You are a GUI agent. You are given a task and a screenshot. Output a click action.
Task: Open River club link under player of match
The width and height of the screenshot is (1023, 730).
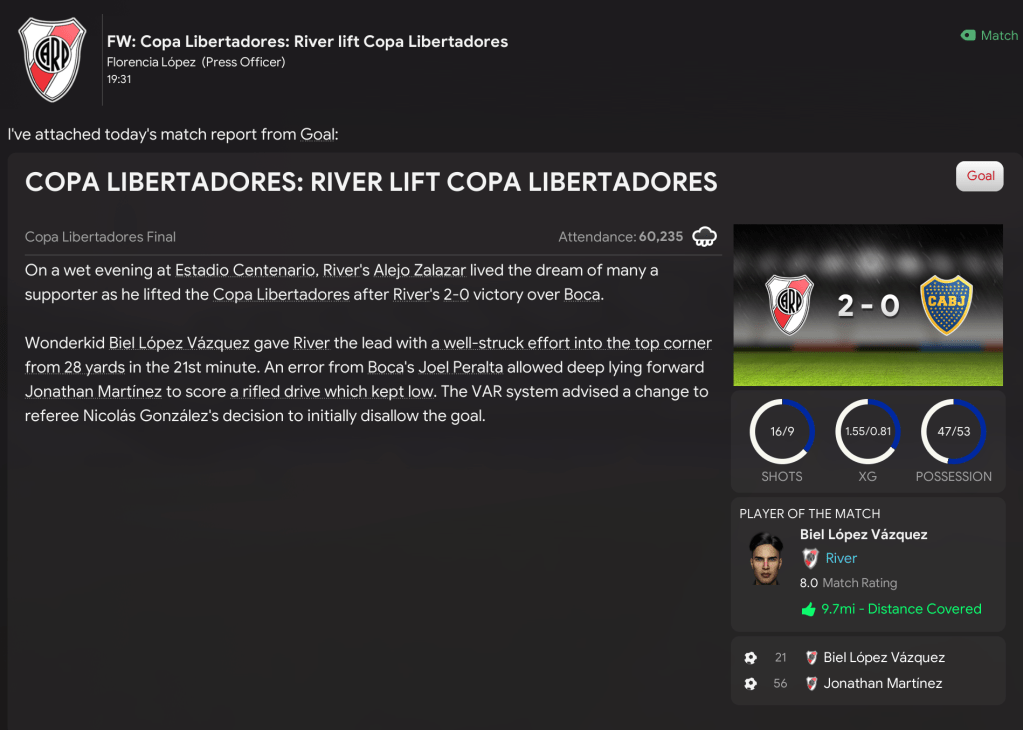tap(840, 558)
